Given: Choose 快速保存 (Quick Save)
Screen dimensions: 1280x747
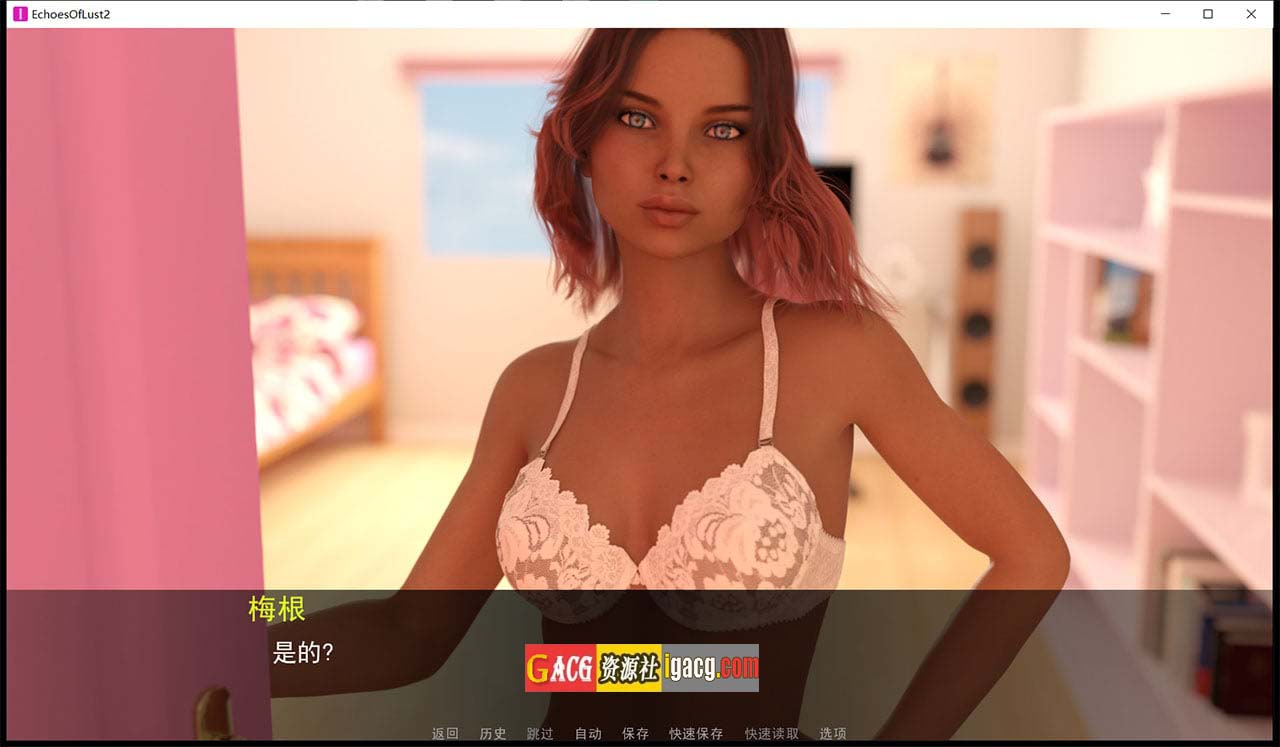Looking at the screenshot, I should [x=696, y=734].
